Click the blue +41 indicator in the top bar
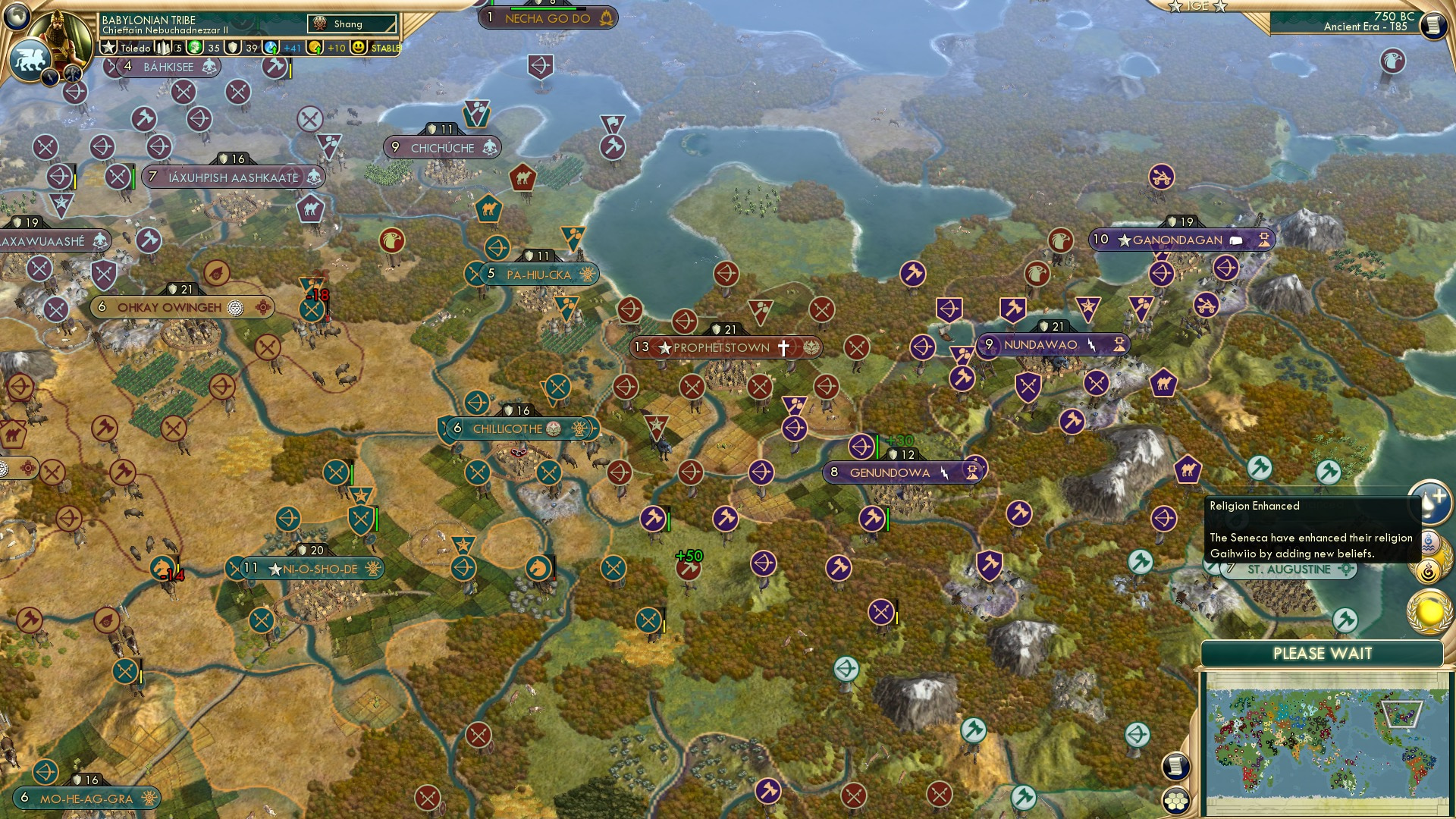Screen dimensions: 1456x819 [291, 47]
